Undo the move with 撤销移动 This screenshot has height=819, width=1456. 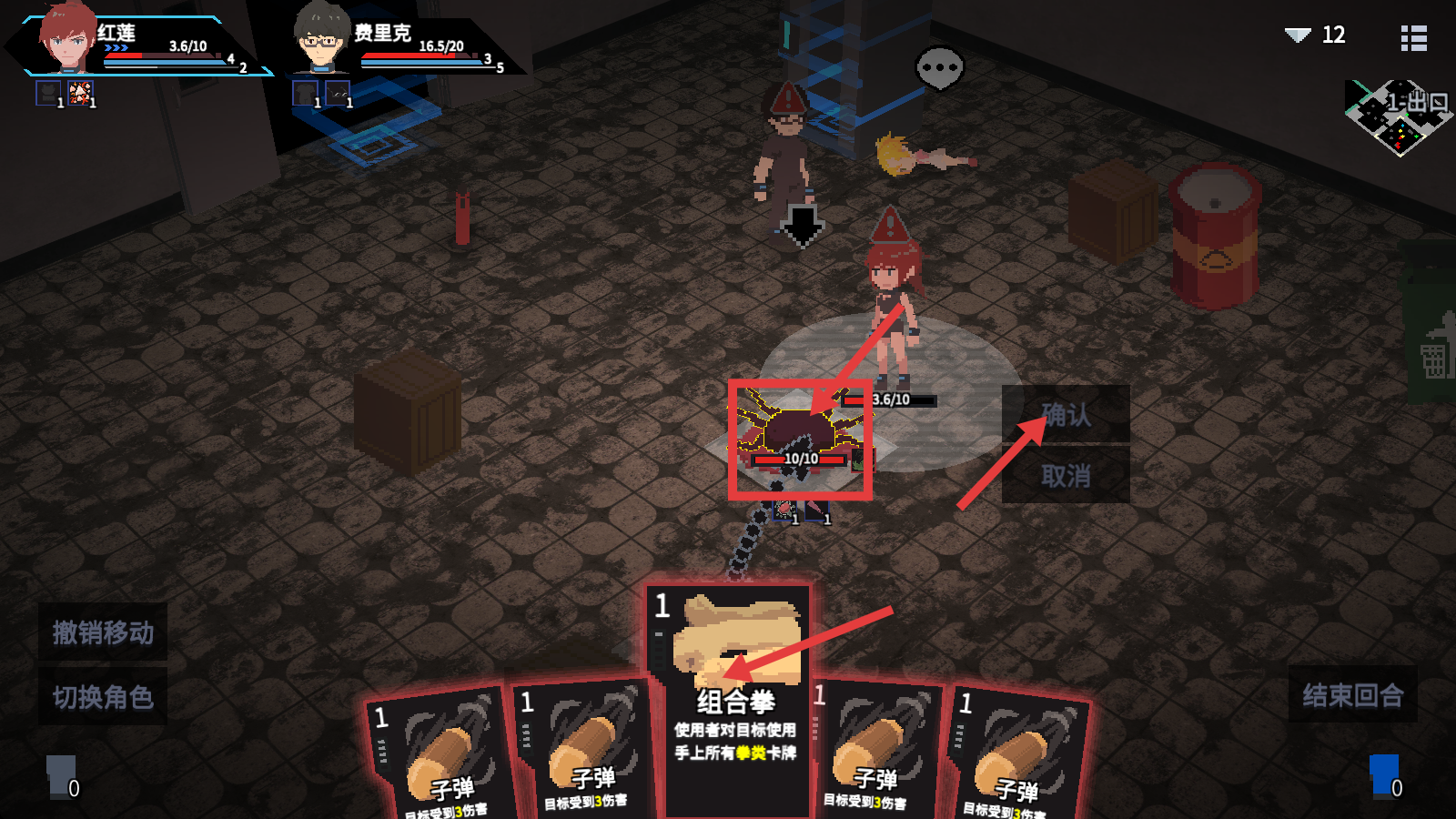point(103,632)
